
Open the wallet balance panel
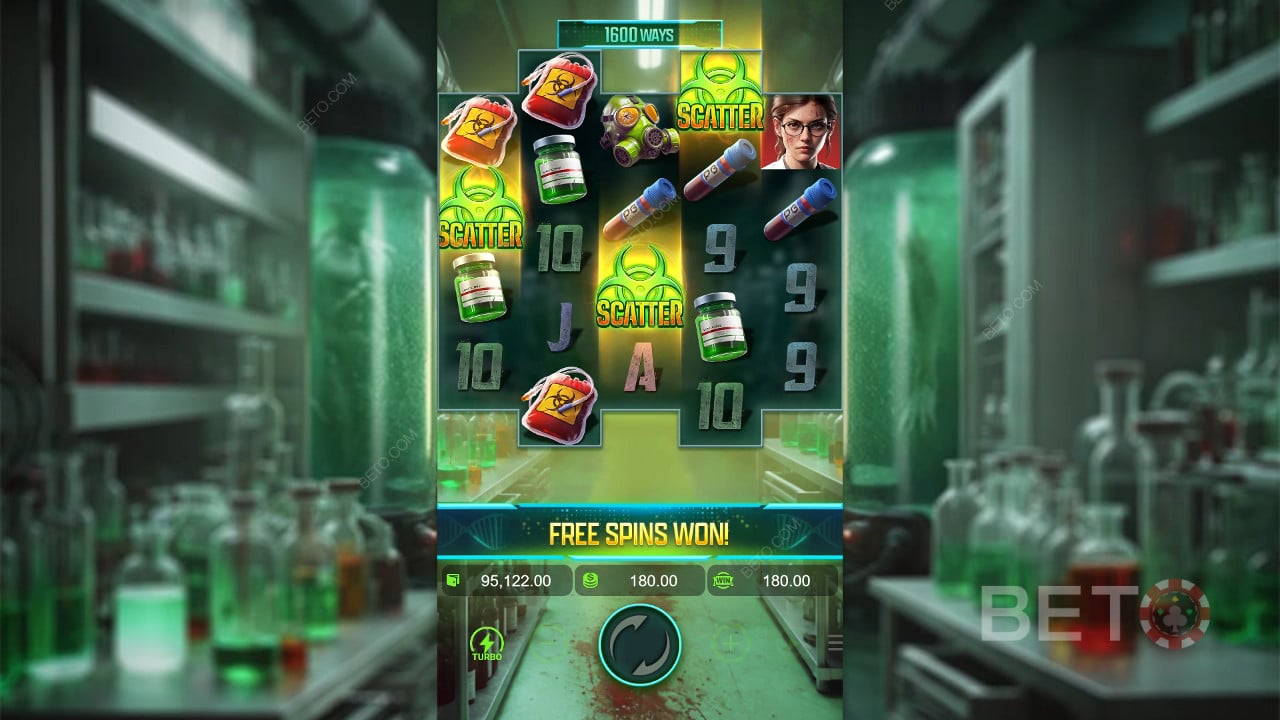click(507, 580)
